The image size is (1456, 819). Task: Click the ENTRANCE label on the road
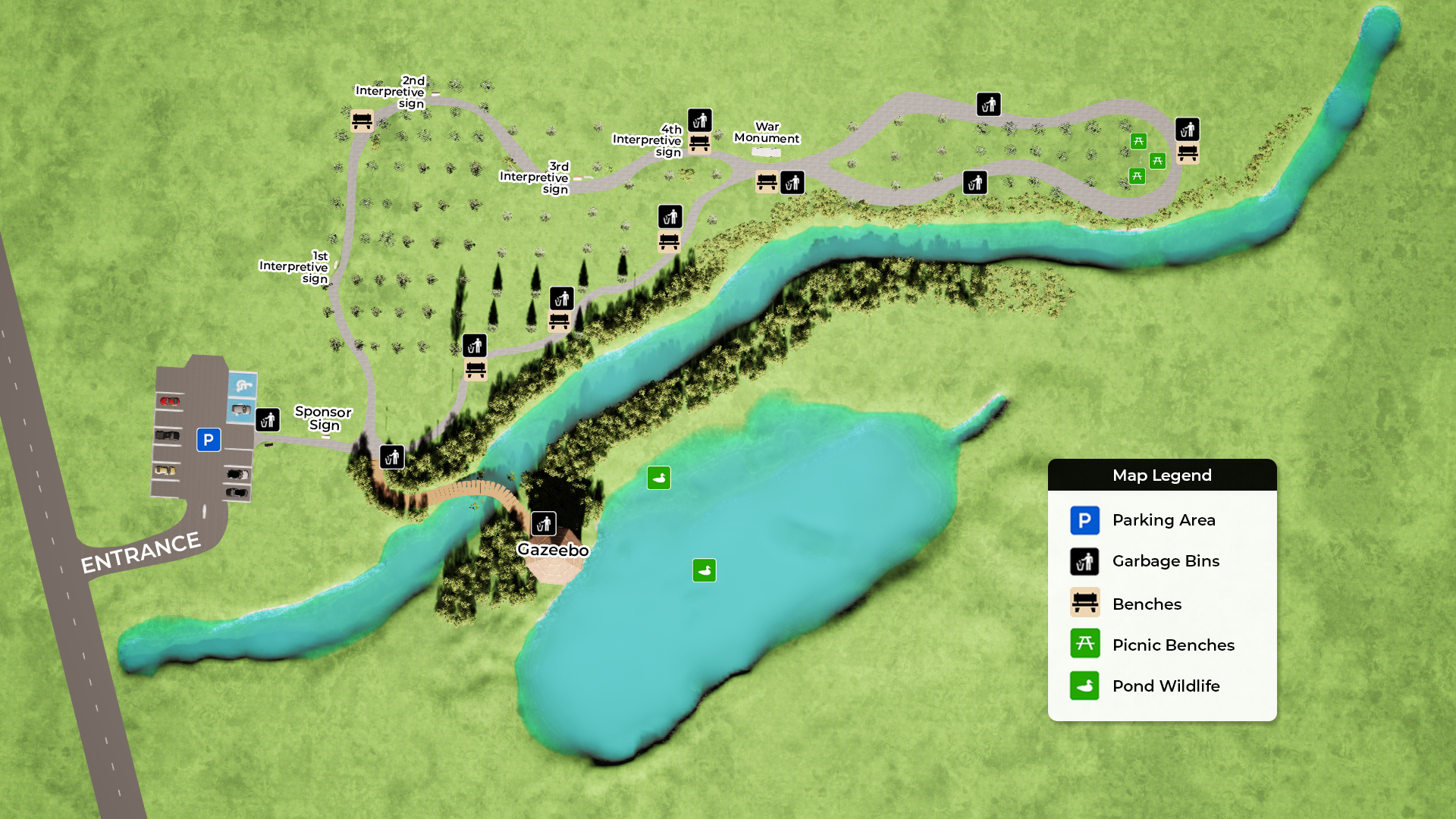[x=140, y=553]
